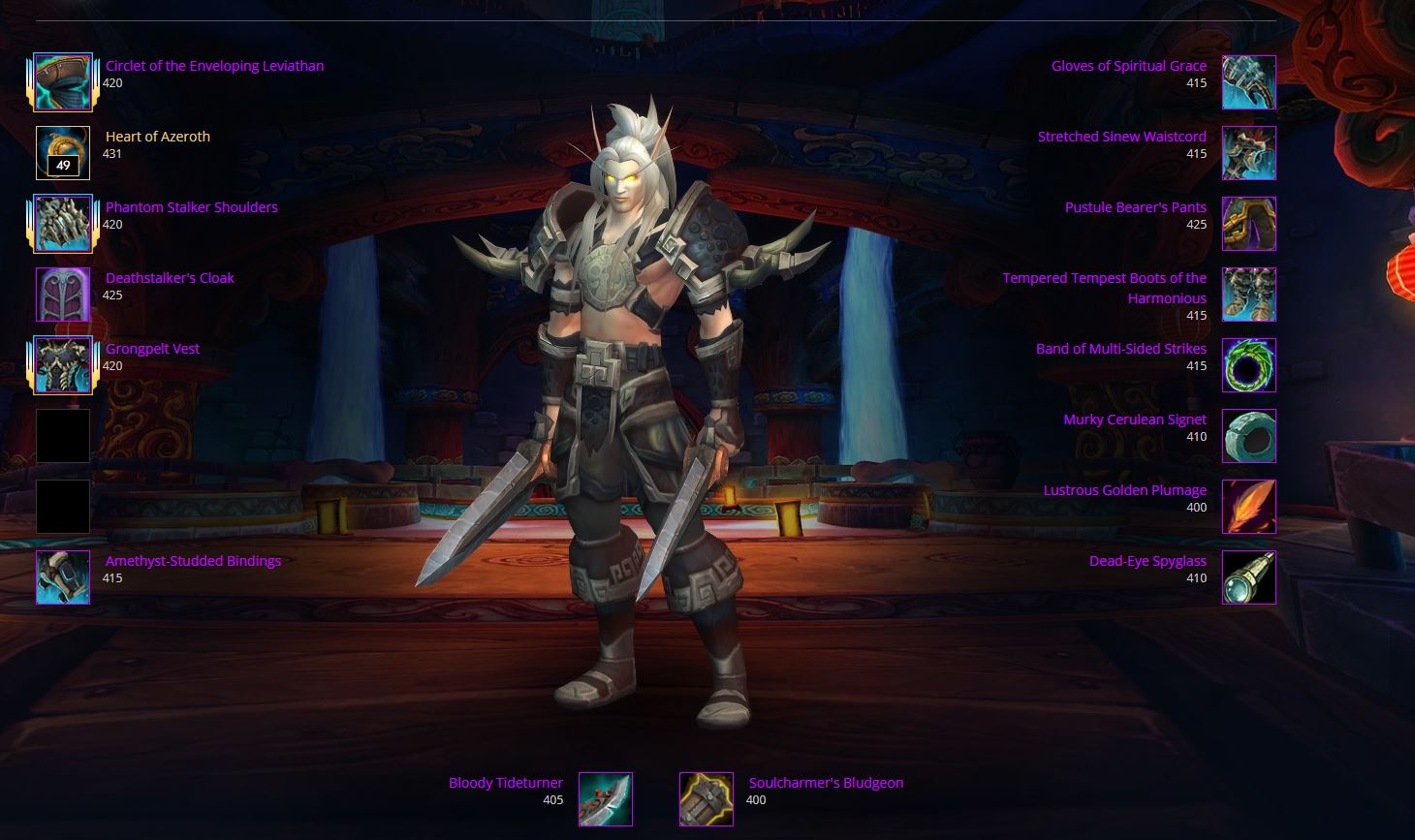
Task: Open the Tempered Tempest Boots icon
Action: click(x=1248, y=294)
